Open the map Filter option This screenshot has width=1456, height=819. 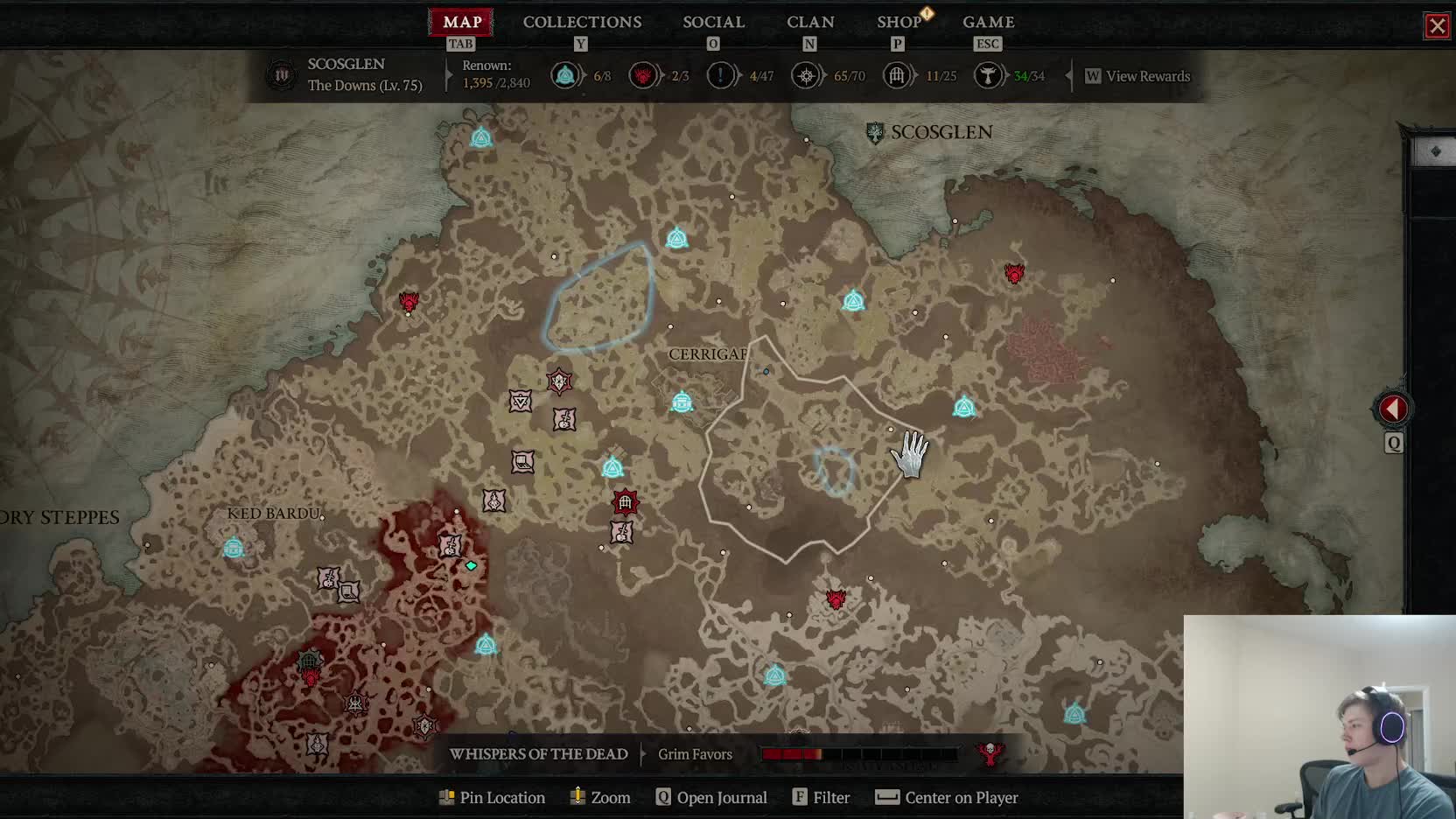(822, 797)
